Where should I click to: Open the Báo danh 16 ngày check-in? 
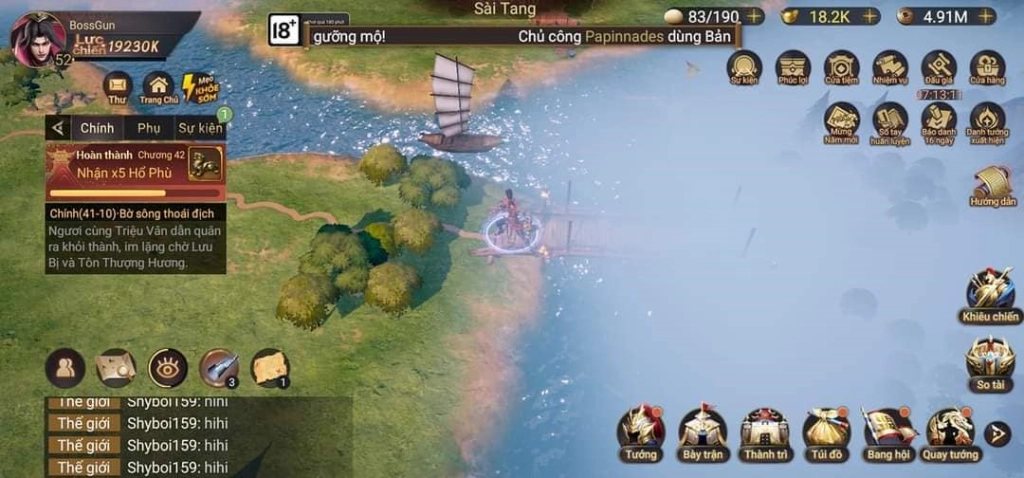939,122
